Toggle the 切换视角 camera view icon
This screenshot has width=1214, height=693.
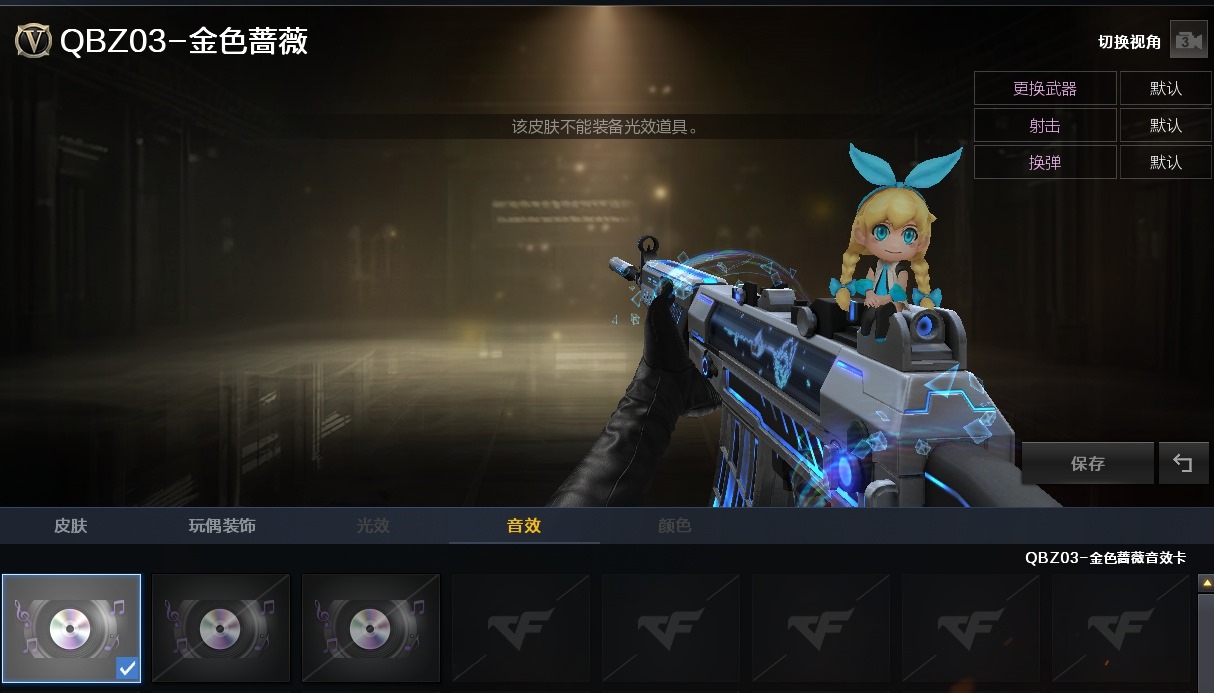[1188, 41]
